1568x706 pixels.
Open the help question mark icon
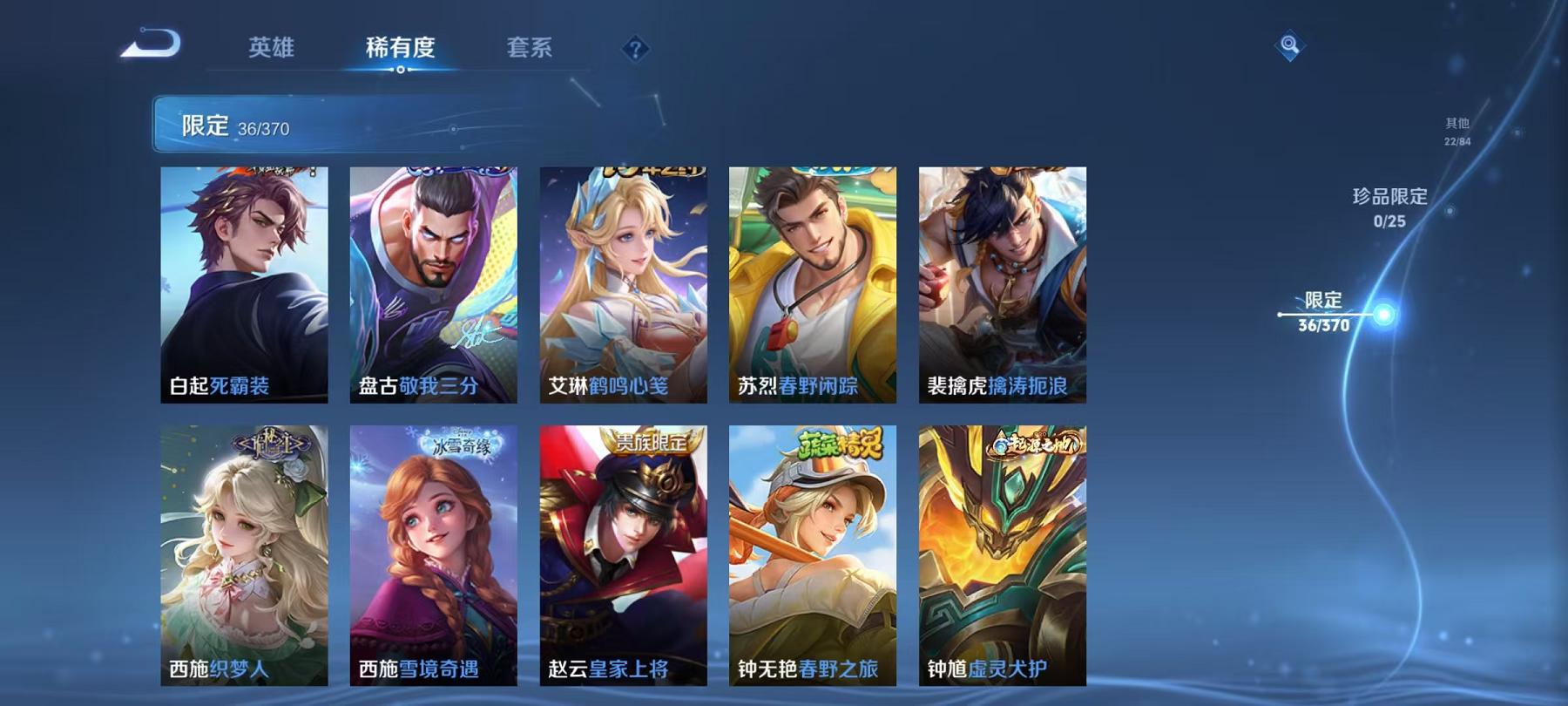(637, 50)
